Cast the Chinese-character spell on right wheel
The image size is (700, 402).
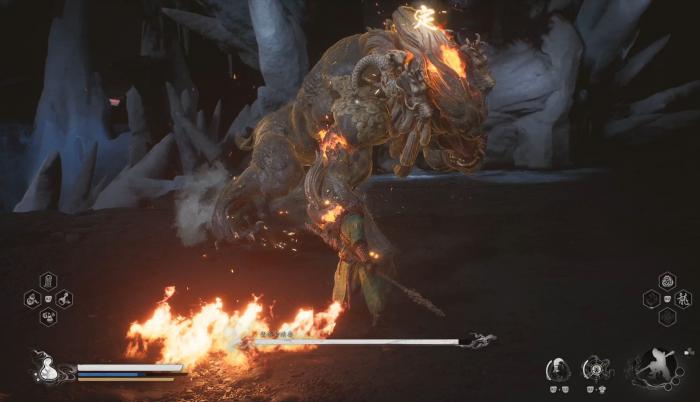(683, 298)
